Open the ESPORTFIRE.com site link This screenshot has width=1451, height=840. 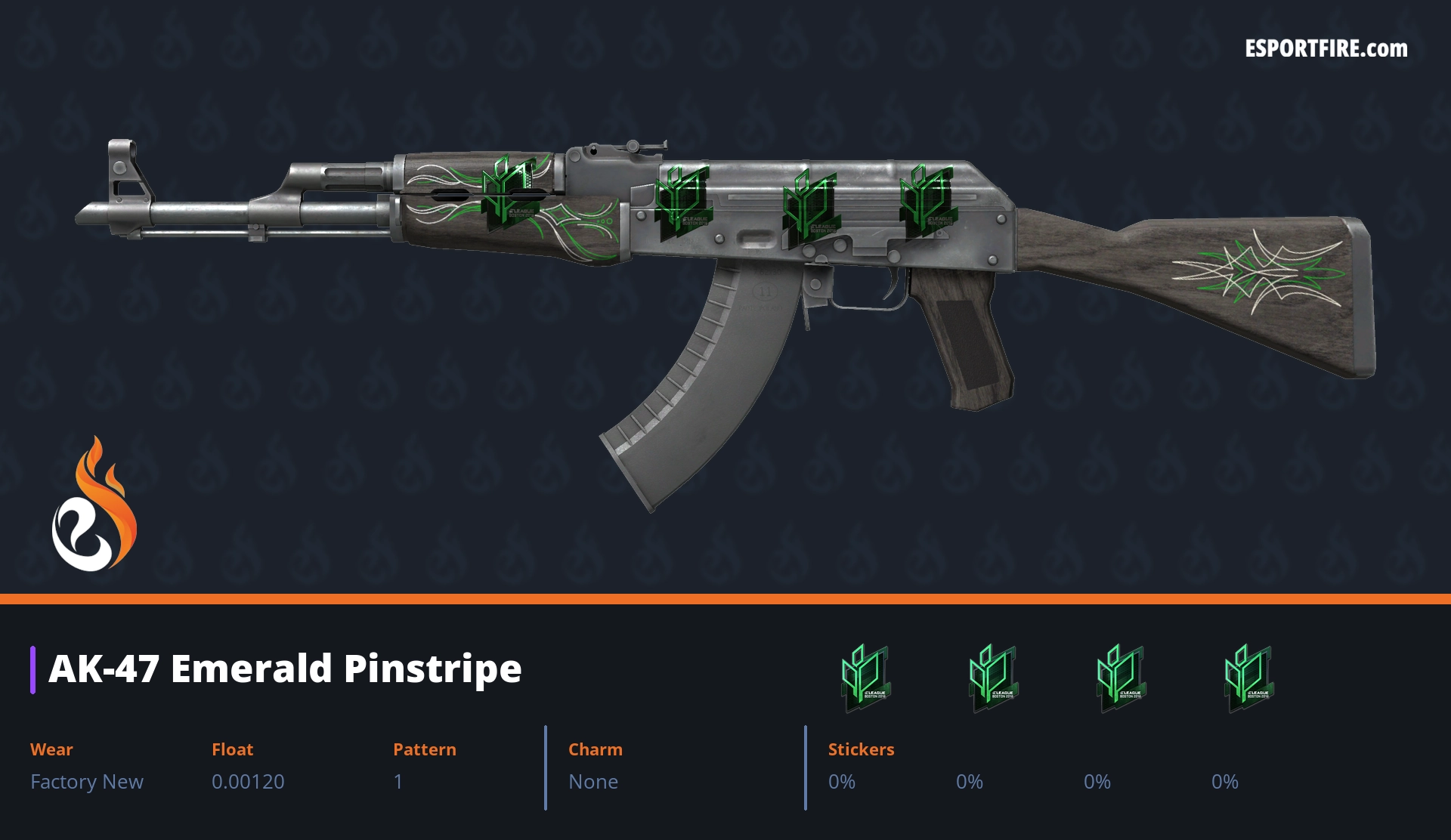point(1326,49)
